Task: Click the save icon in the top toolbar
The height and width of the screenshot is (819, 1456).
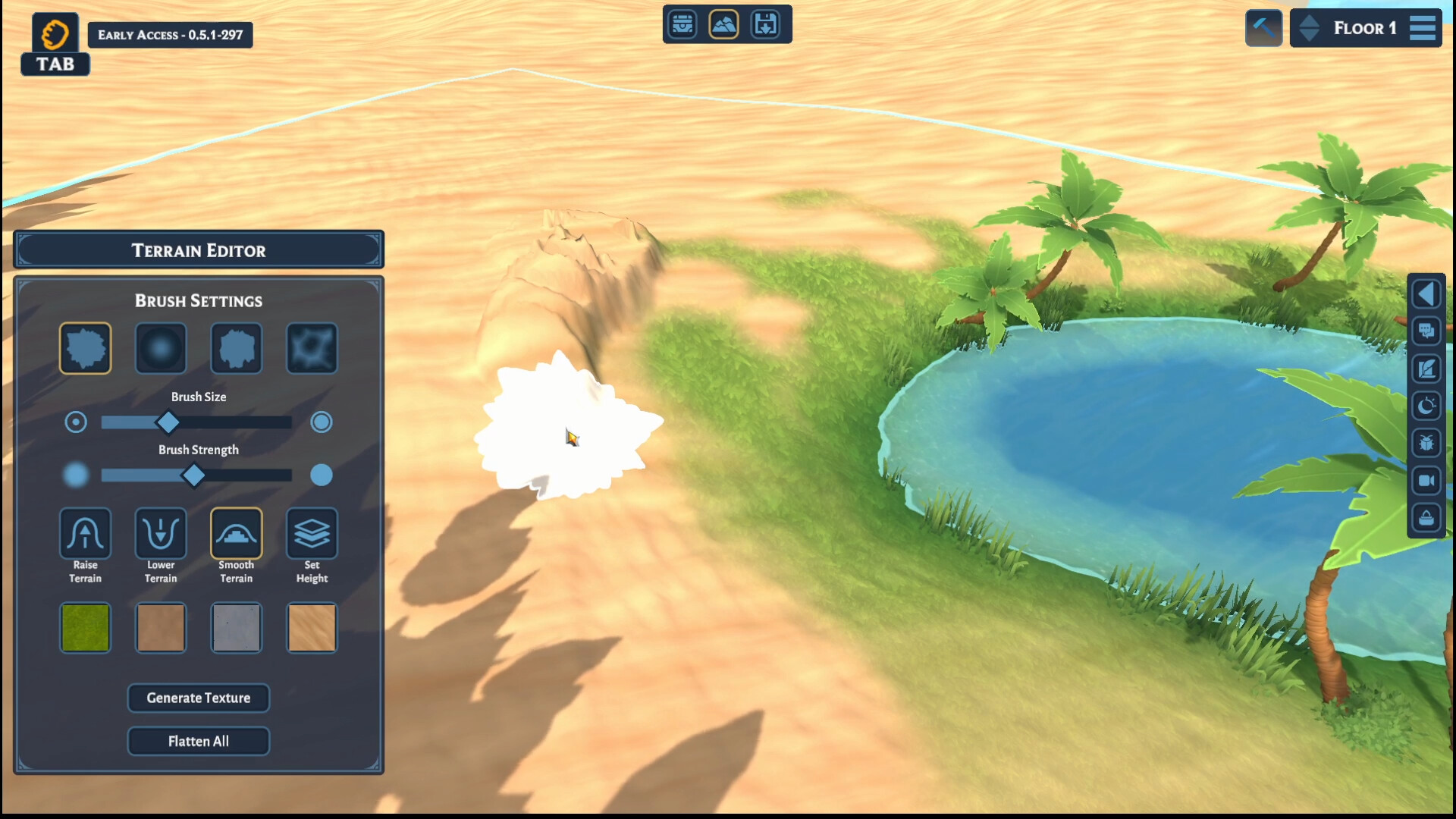Action: [x=767, y=24]
